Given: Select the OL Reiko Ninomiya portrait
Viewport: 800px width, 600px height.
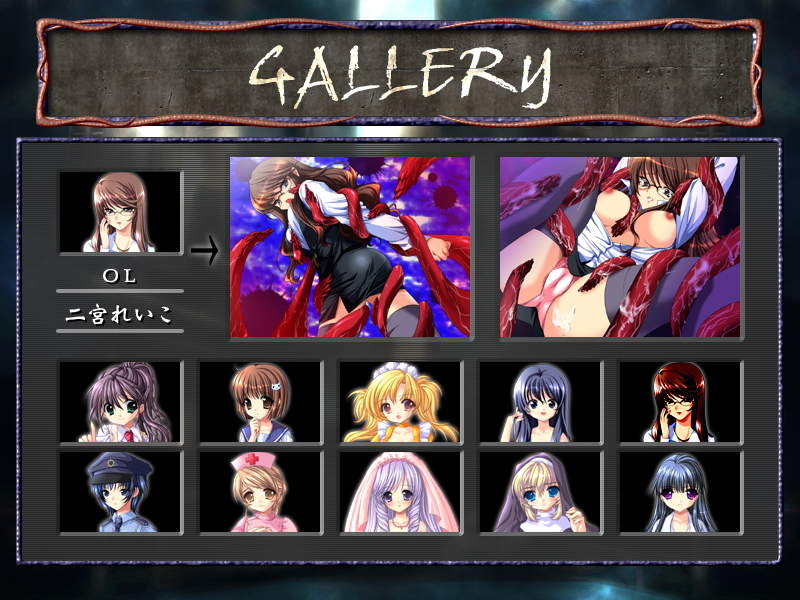Looking at the screenshot, I should (121, 212).
